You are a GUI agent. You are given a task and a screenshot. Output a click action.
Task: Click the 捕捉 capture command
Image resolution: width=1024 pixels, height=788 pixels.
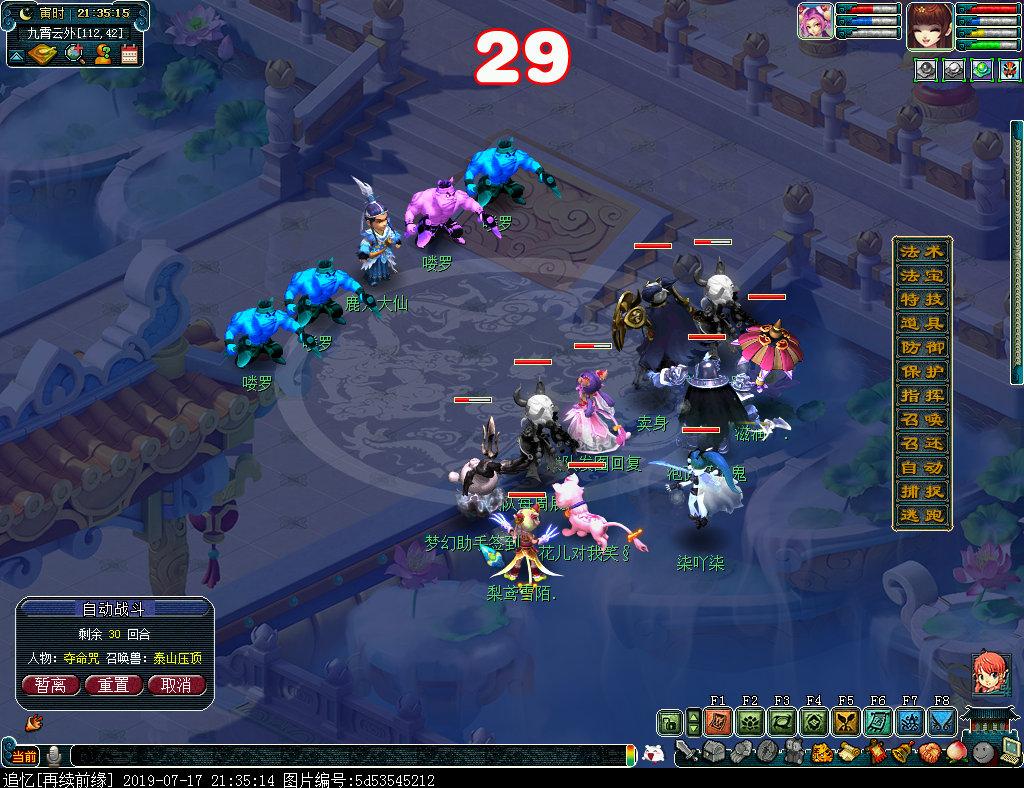point(921,492)
